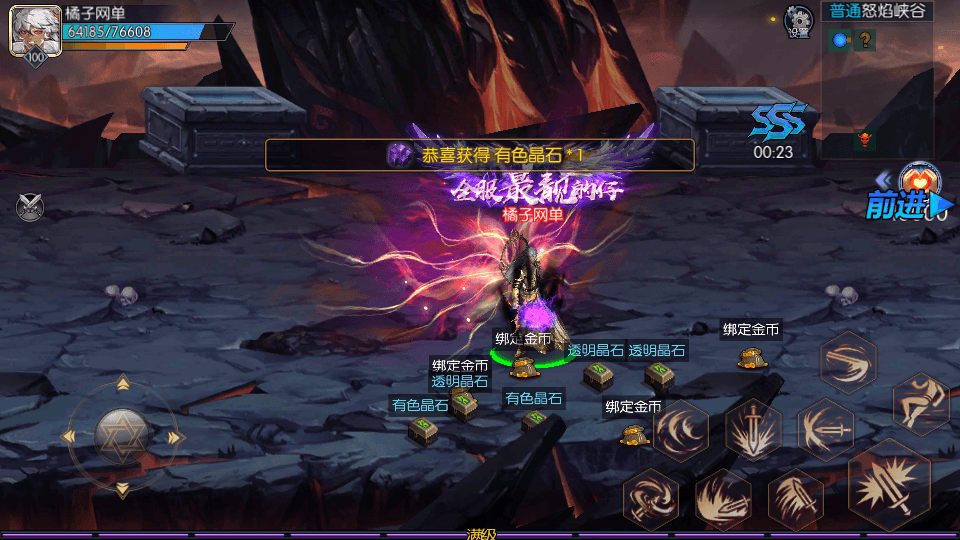The width and height of the screenshot is (960, 540).
Task: Click the star-emblem virtual joystick
Action: tap(122, 435)
